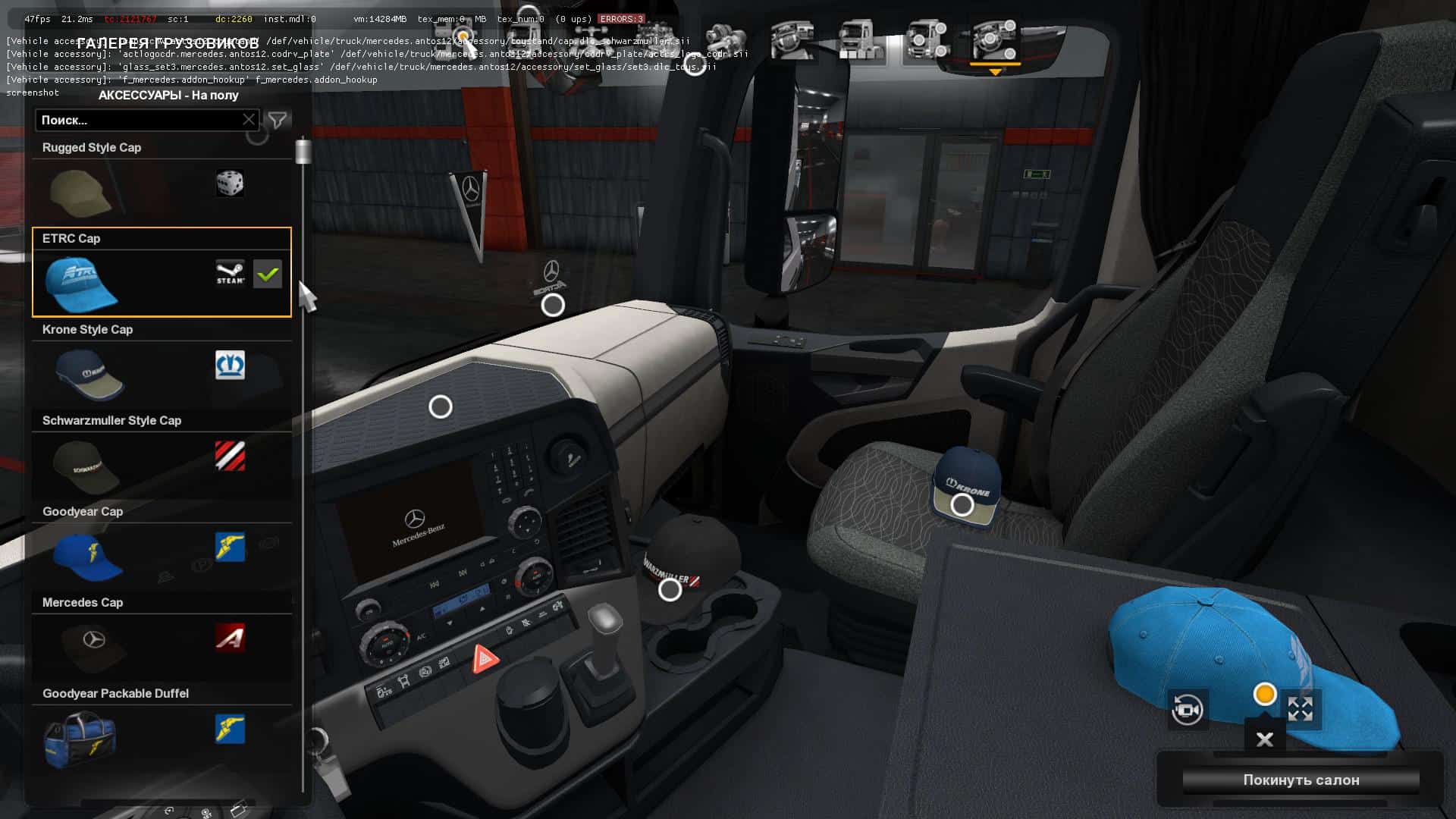Toggle the fullscreen arrows view button
Screen dimensions: 1456x819
[x=1301, y=710]
